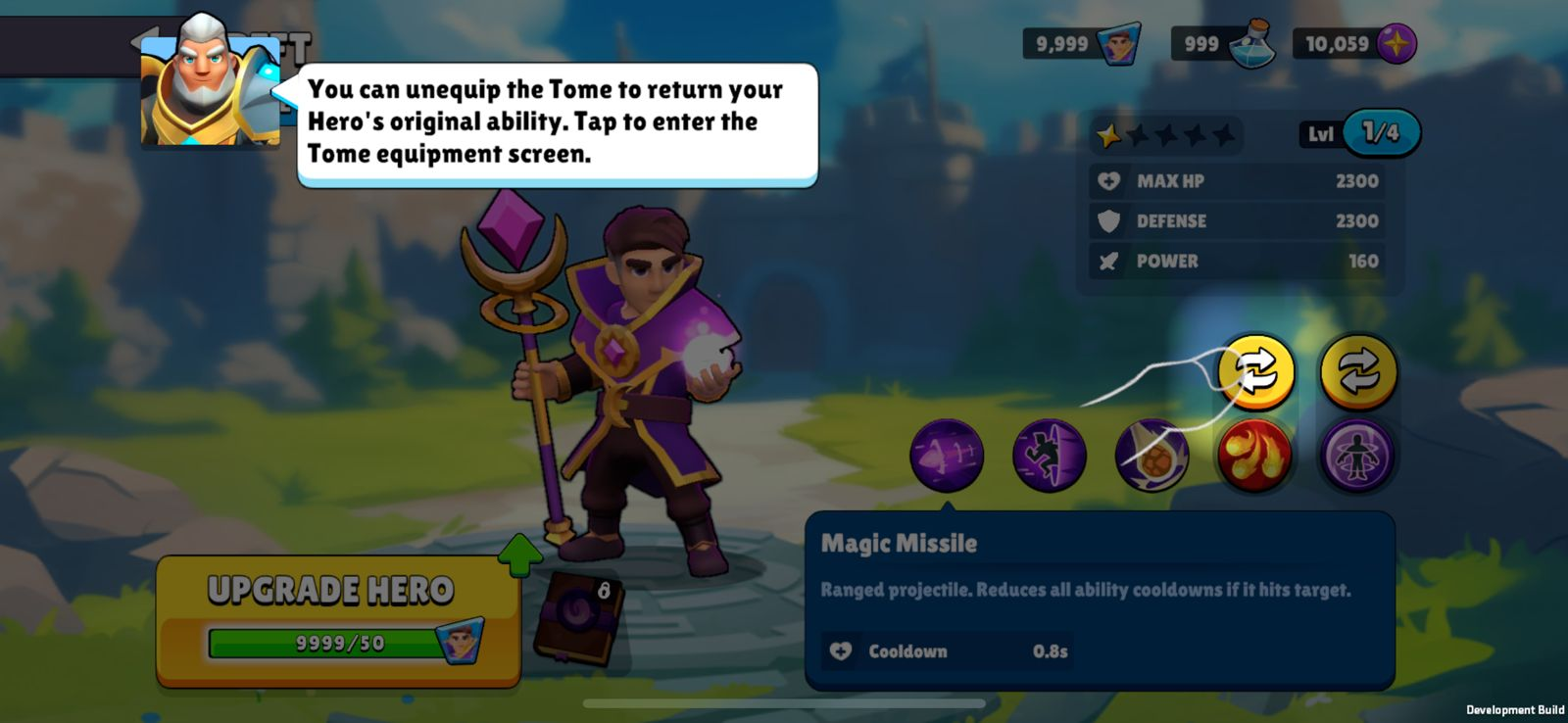Screen dimensions: 1568x723
Task: Select the standing figure aura ability
Action: pyautogui.click(x=1357, y=456)
